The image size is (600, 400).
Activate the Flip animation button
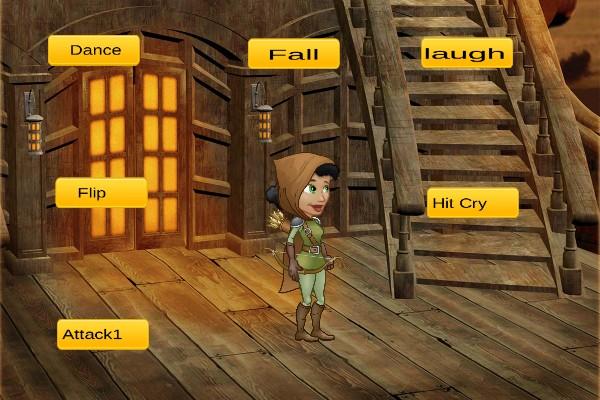101,192
